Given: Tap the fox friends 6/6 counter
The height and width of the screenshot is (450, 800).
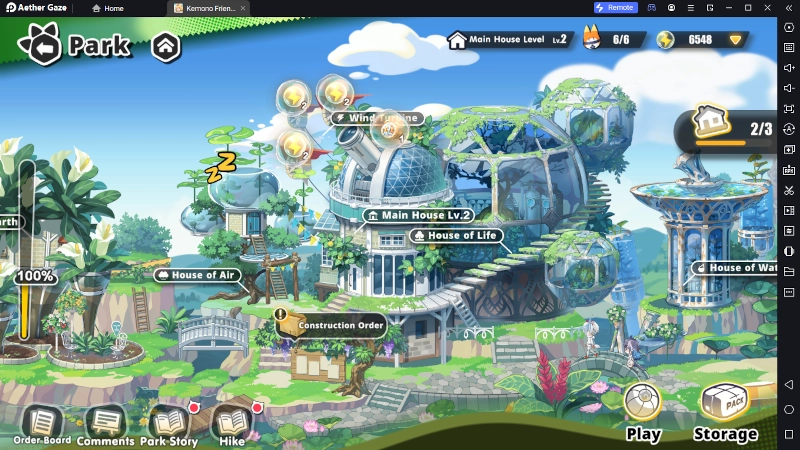Looking at the screenshot, I should click(608, 40).
